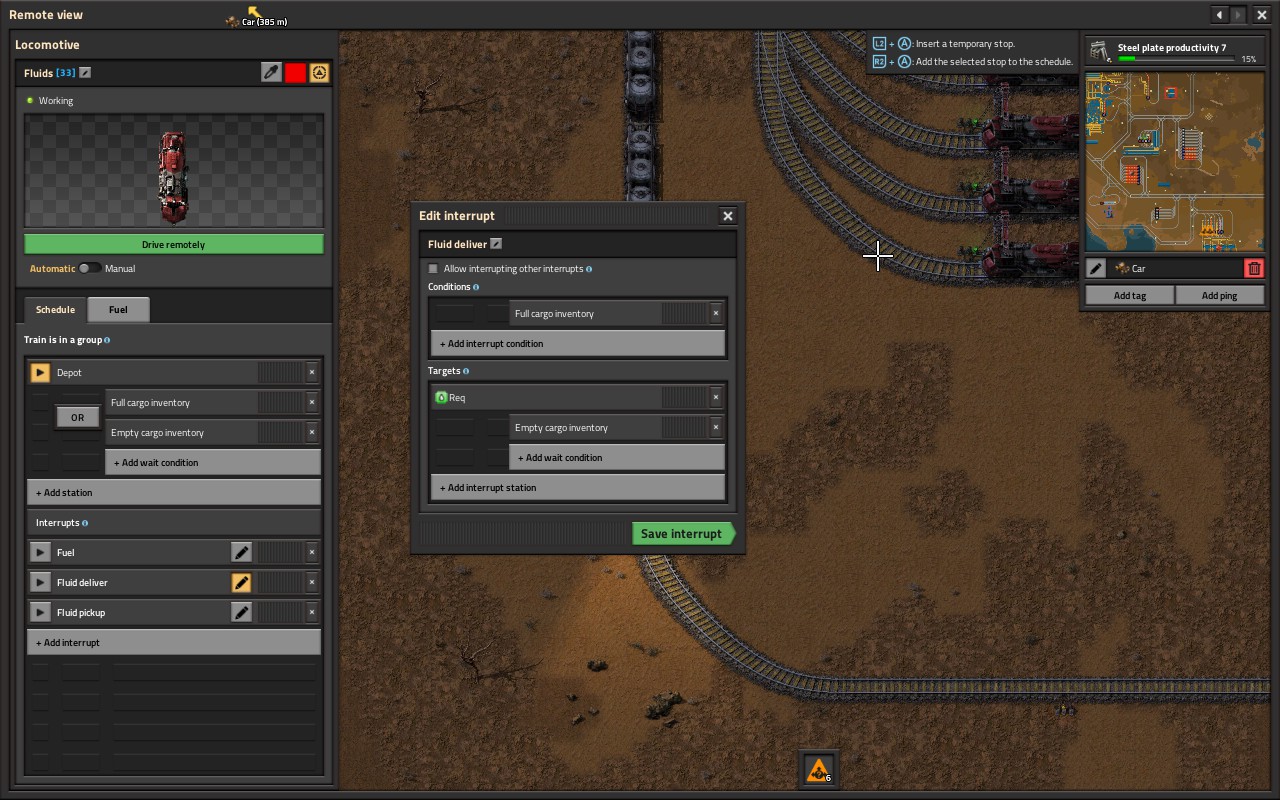Close the Edit interrupt dialog
The width and height of the screenshot is (1280, 800).
tap(728, 216)
